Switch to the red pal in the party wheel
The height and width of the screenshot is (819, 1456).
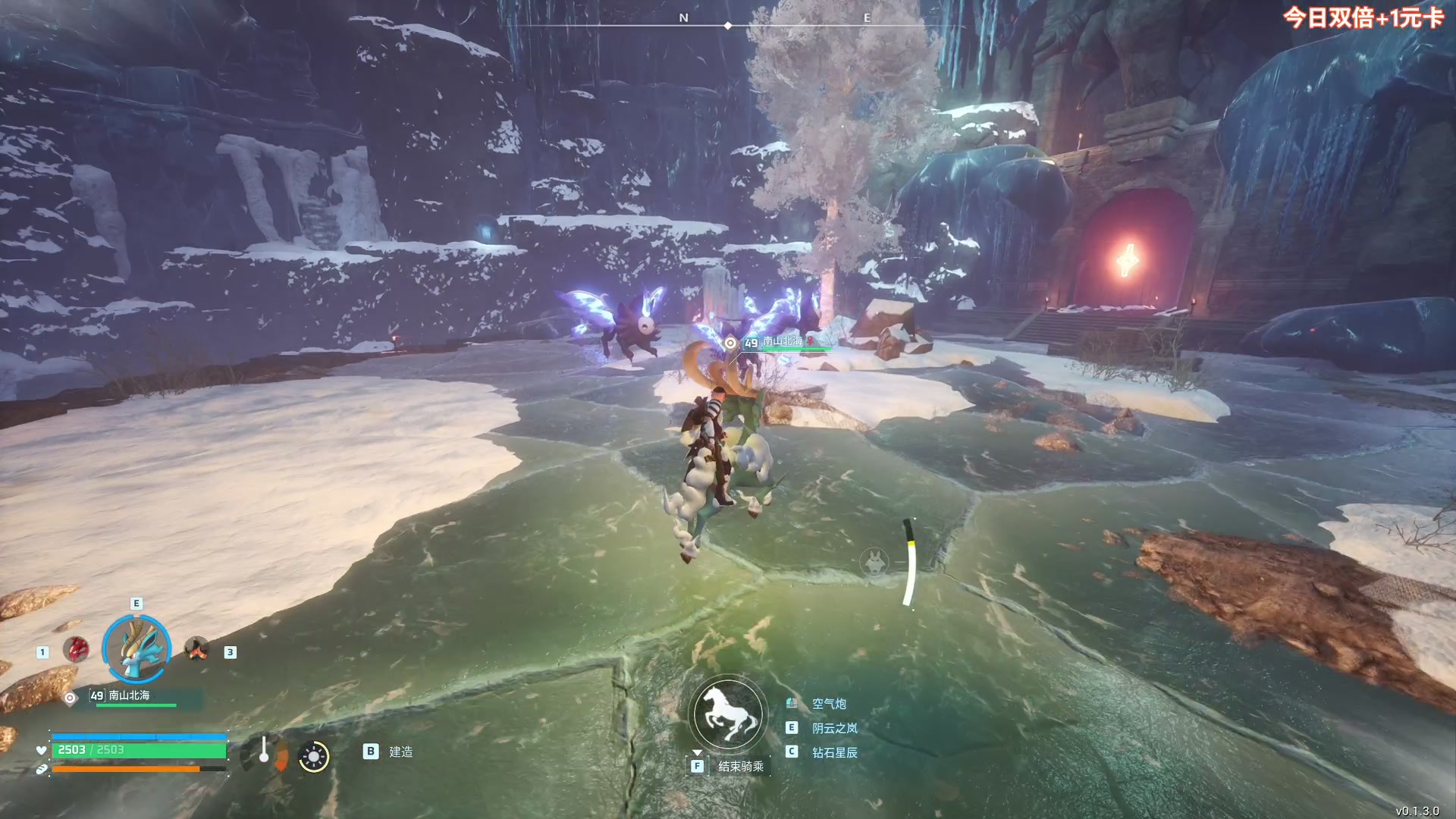point(76,650)
